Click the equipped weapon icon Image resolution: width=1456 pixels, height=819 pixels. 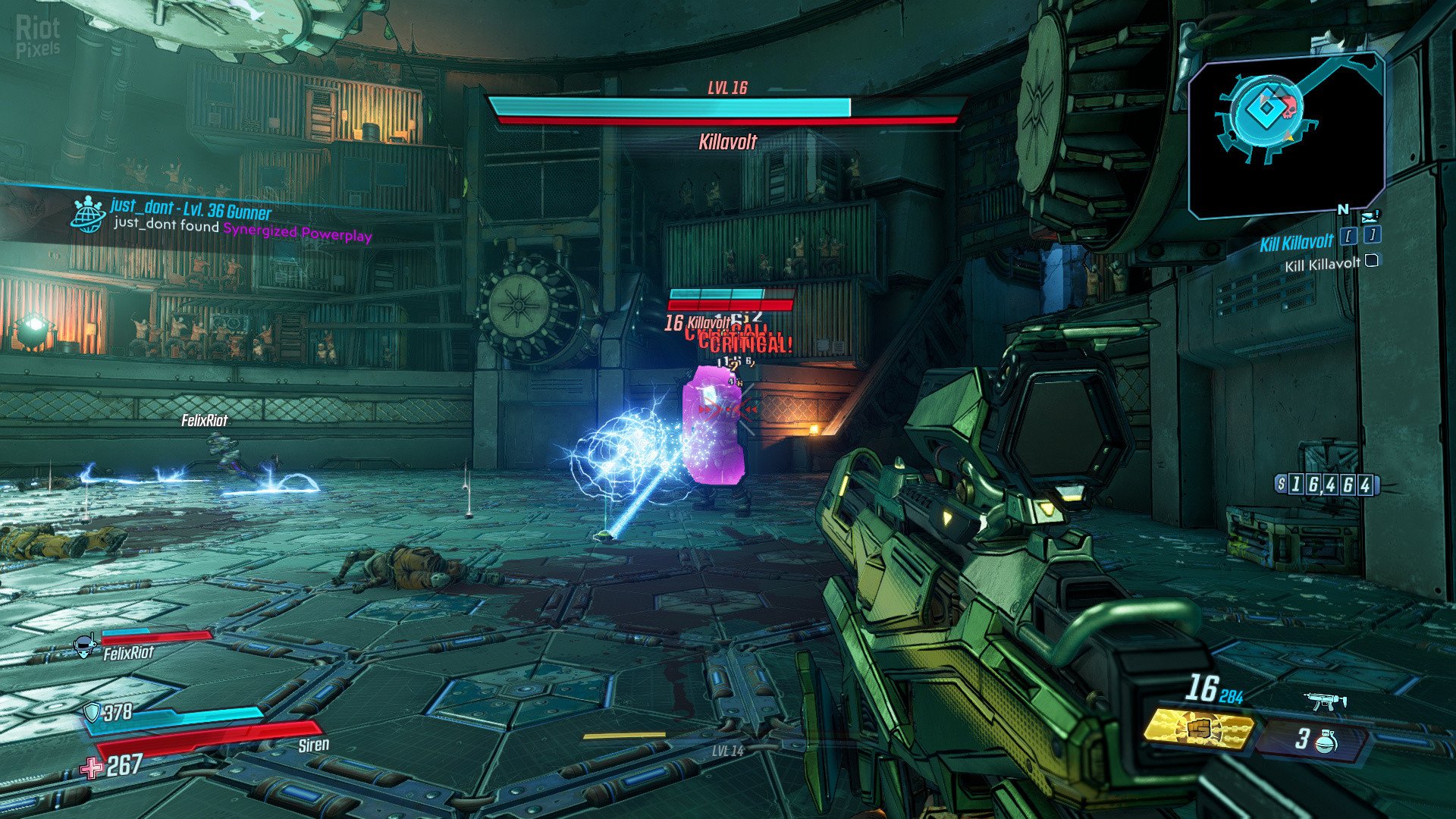click(x=1325, y=702)
